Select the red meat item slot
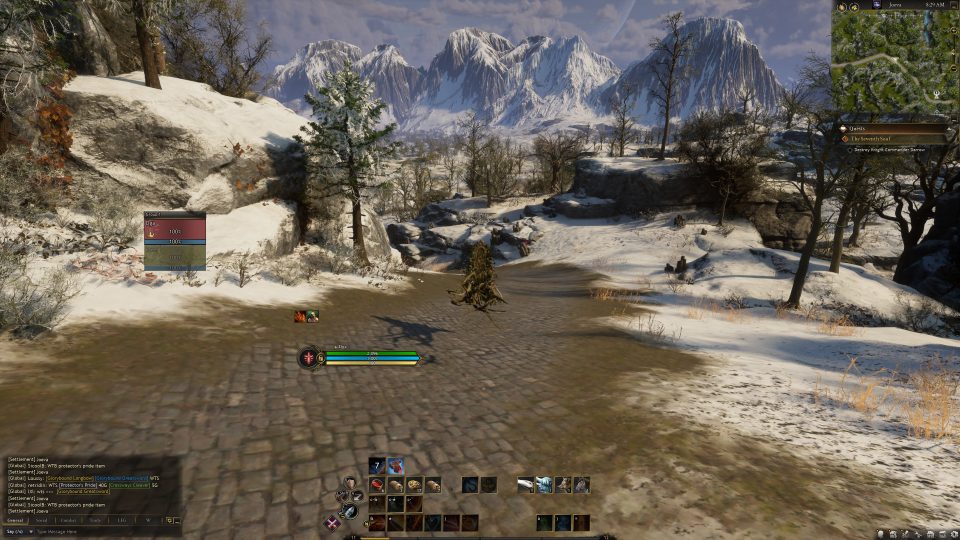 377,485
